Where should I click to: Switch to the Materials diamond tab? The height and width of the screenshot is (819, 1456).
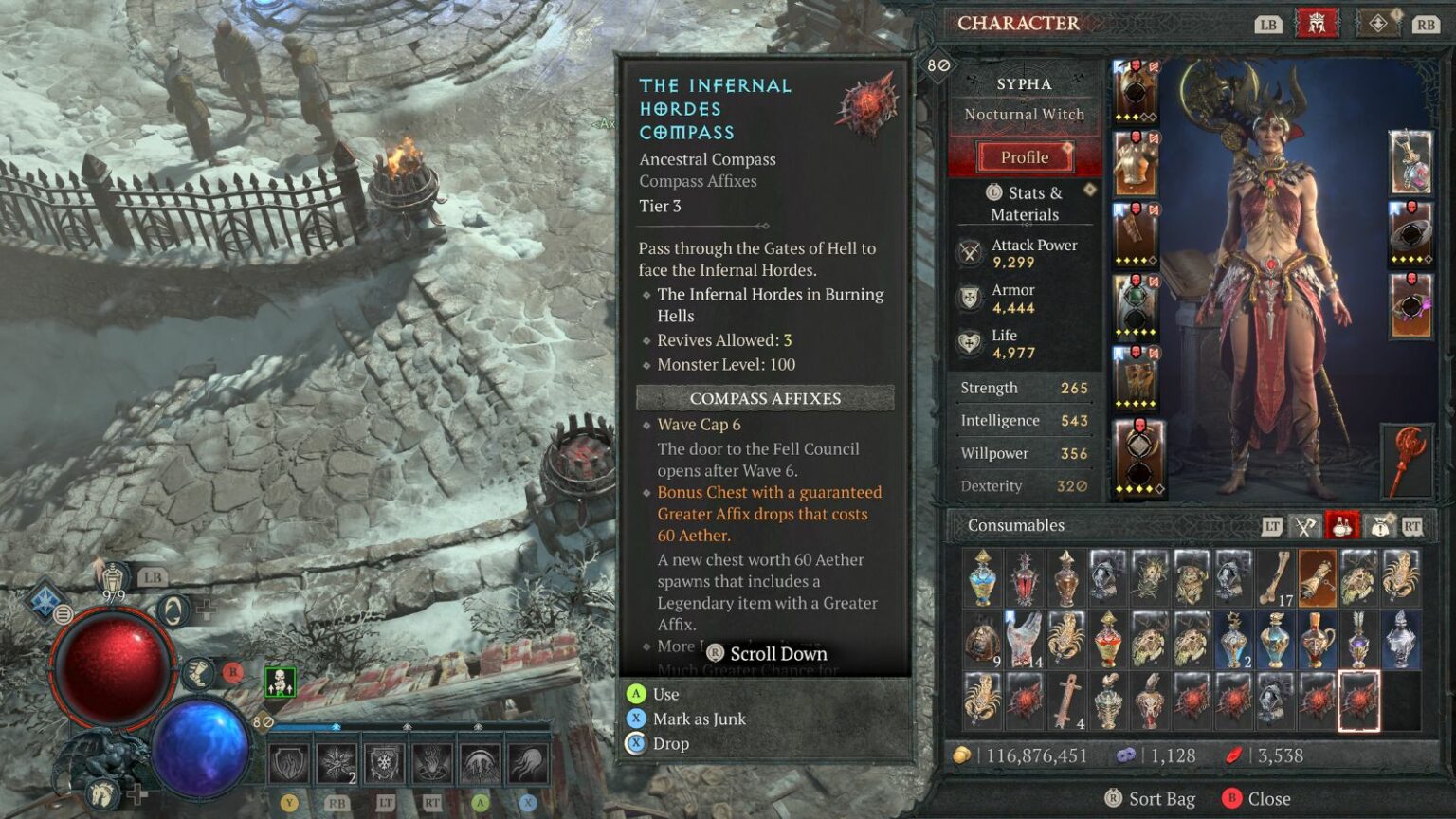pos(1376,23)
